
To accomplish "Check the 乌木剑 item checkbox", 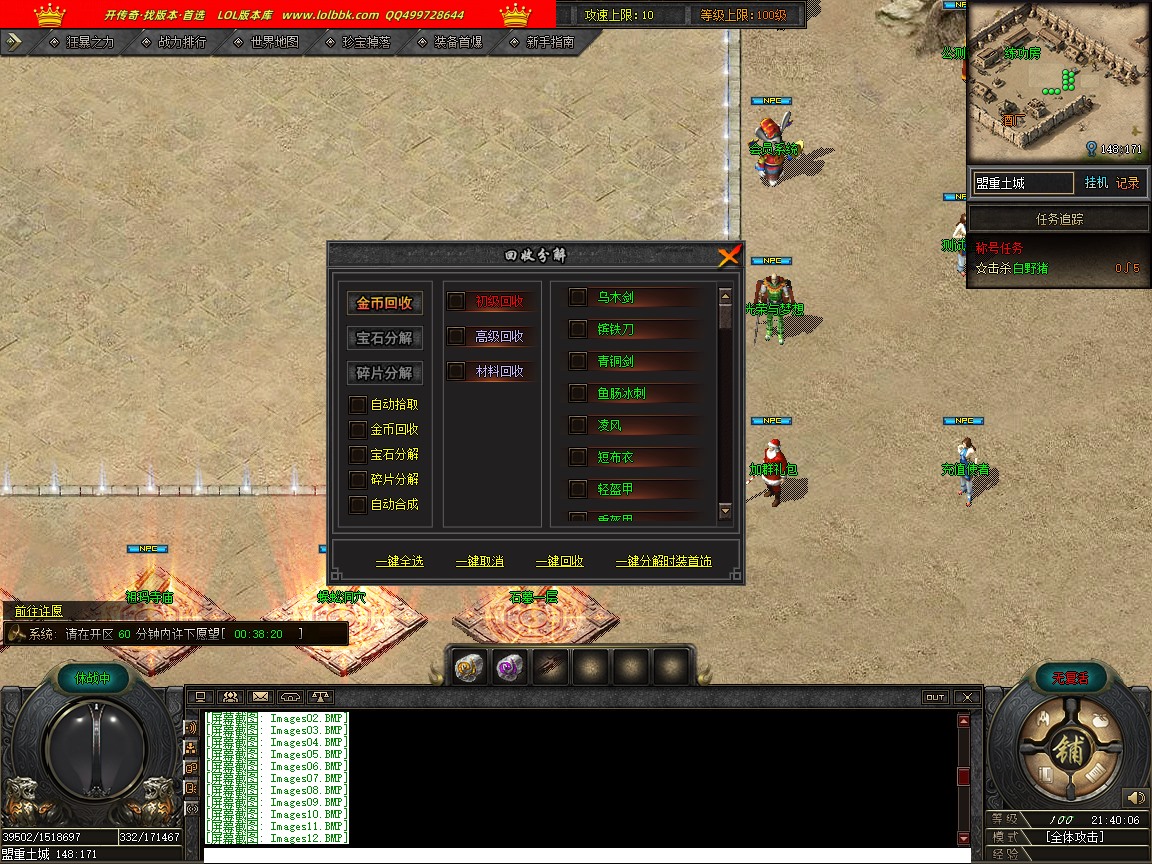I will tap(577, 297).
